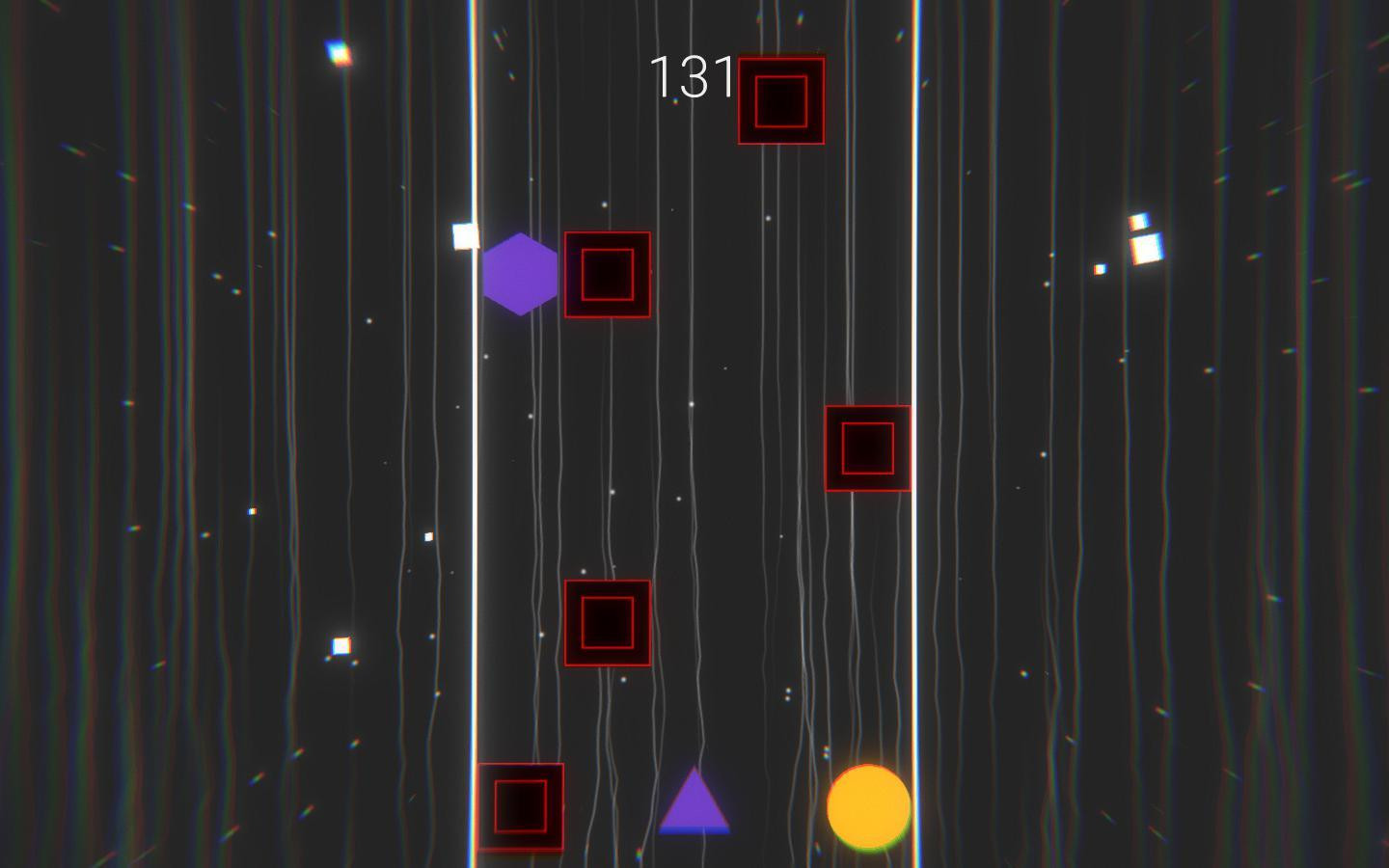Click the white sparkle near the bottom-left edge
Viewport: 1389px width, 868px height.
(x=340, y=644)
